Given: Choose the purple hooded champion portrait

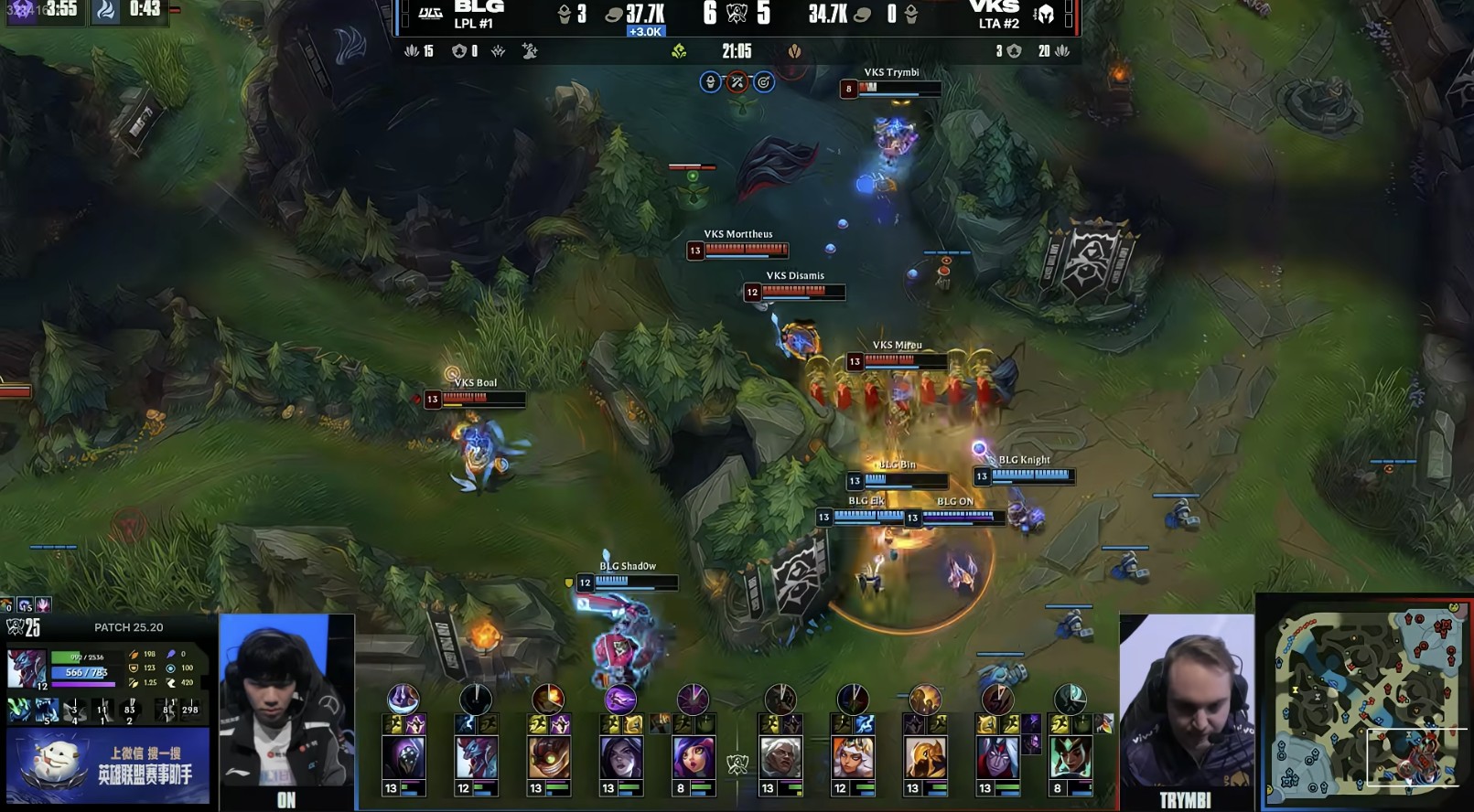Looking at the screenshot, I should 403,758.
